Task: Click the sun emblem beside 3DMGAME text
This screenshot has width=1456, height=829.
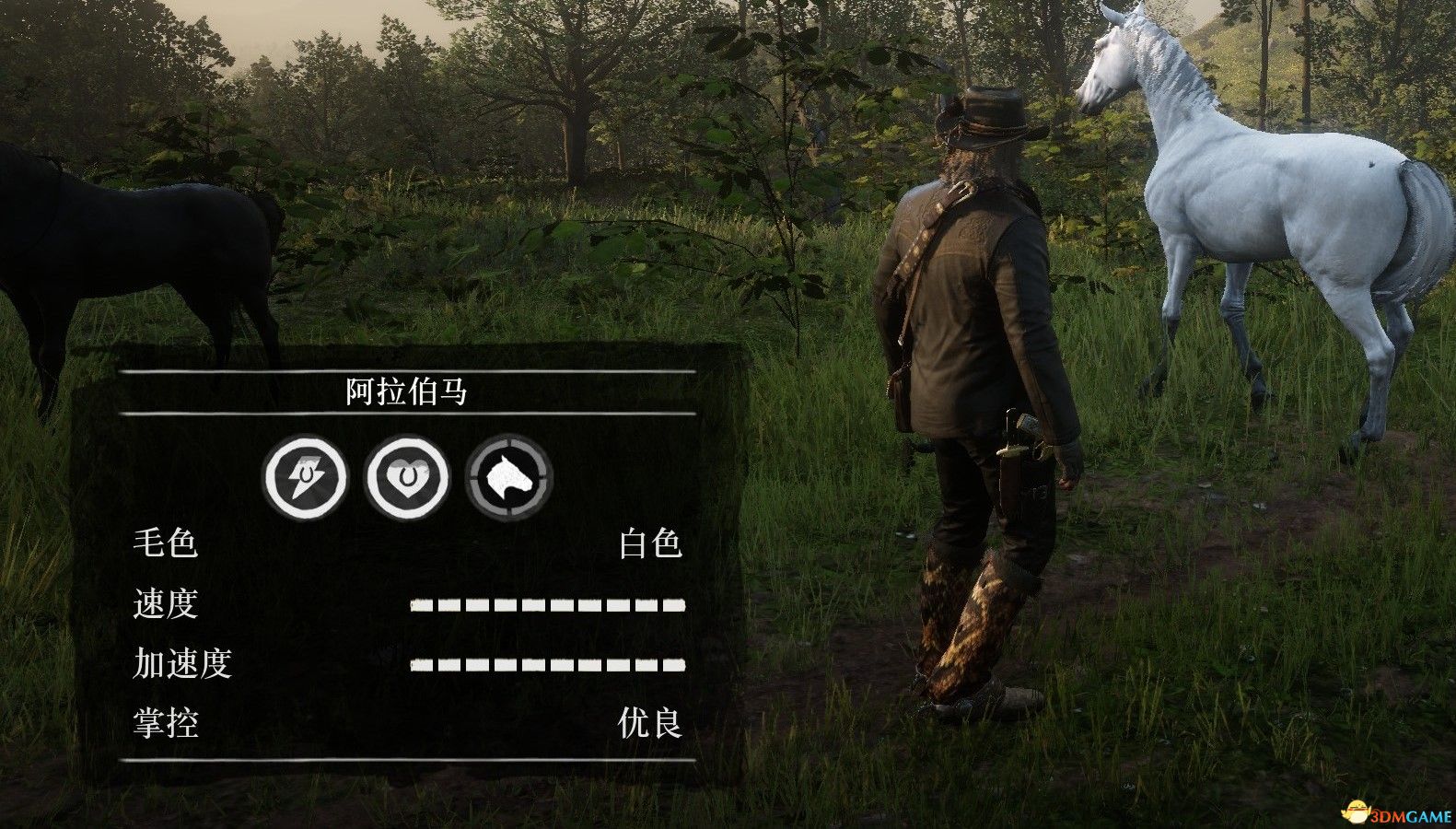Action: 1357,811
